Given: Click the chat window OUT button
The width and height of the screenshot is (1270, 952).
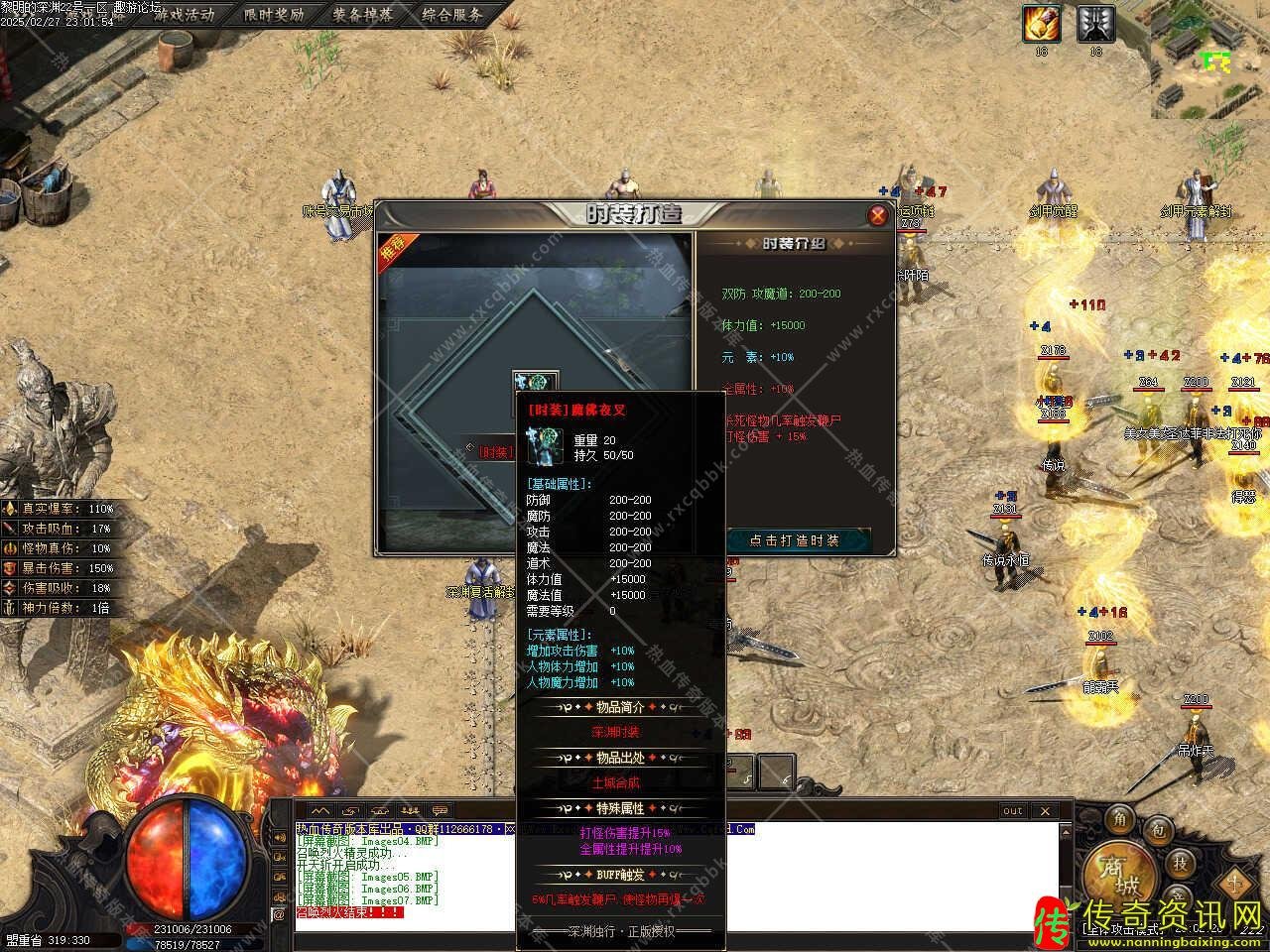Looking at the screenshot, I should click(1012, 811).
